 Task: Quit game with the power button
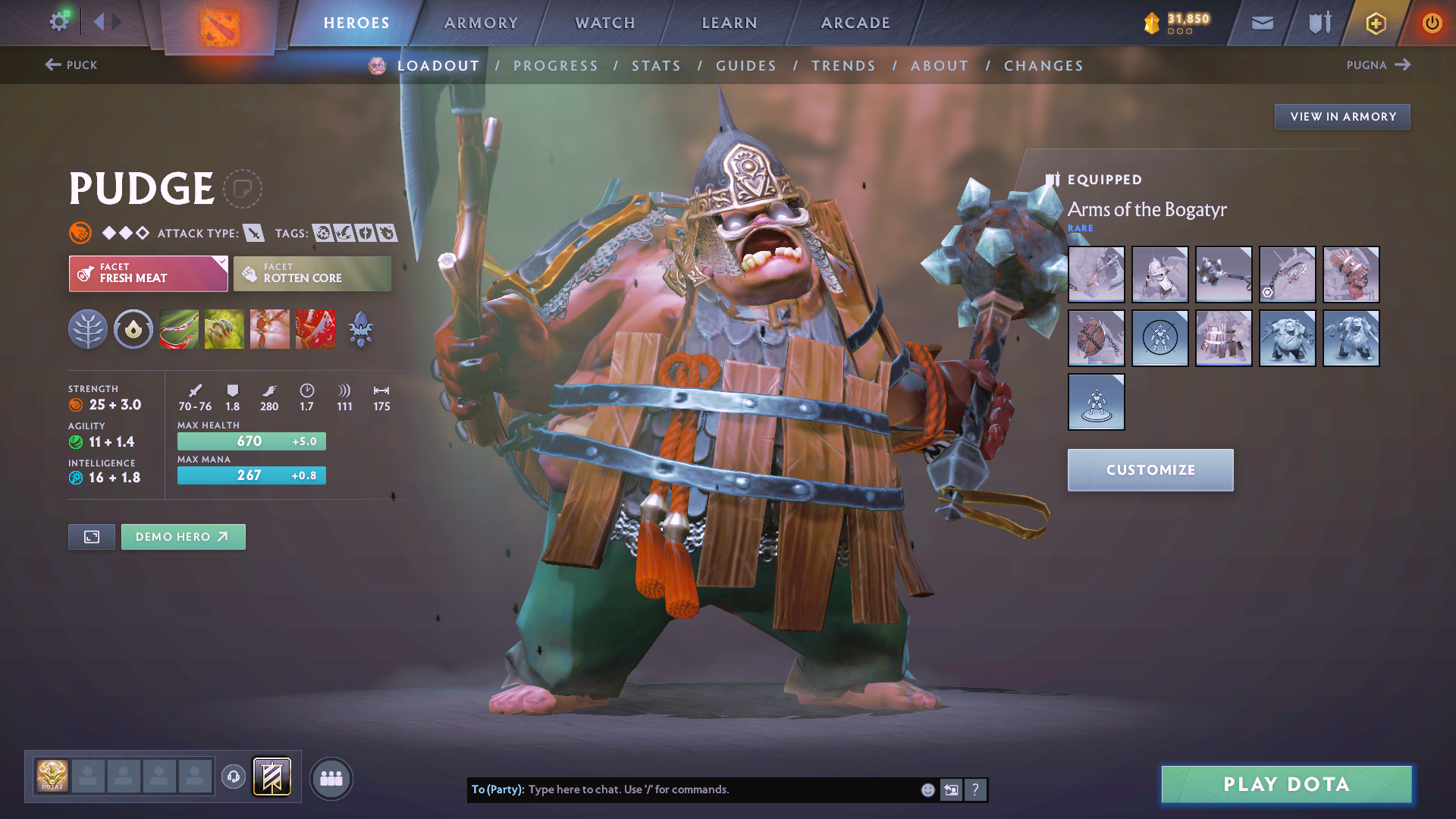pos(1432,23)
